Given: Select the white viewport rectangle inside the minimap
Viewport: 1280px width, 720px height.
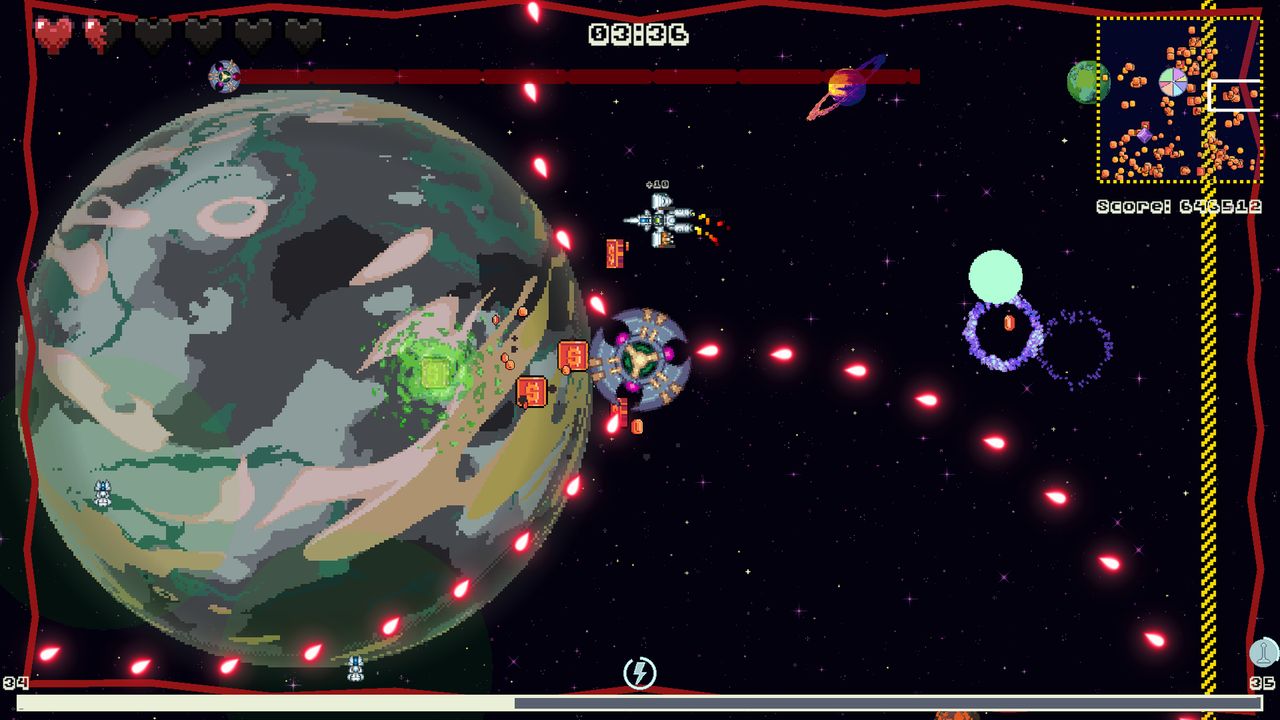Looking at the screenshot, I should (1233, 95).
